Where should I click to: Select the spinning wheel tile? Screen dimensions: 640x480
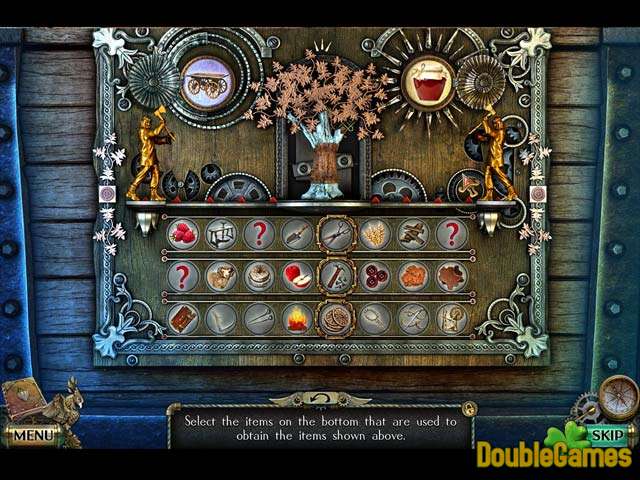point(451,318)
